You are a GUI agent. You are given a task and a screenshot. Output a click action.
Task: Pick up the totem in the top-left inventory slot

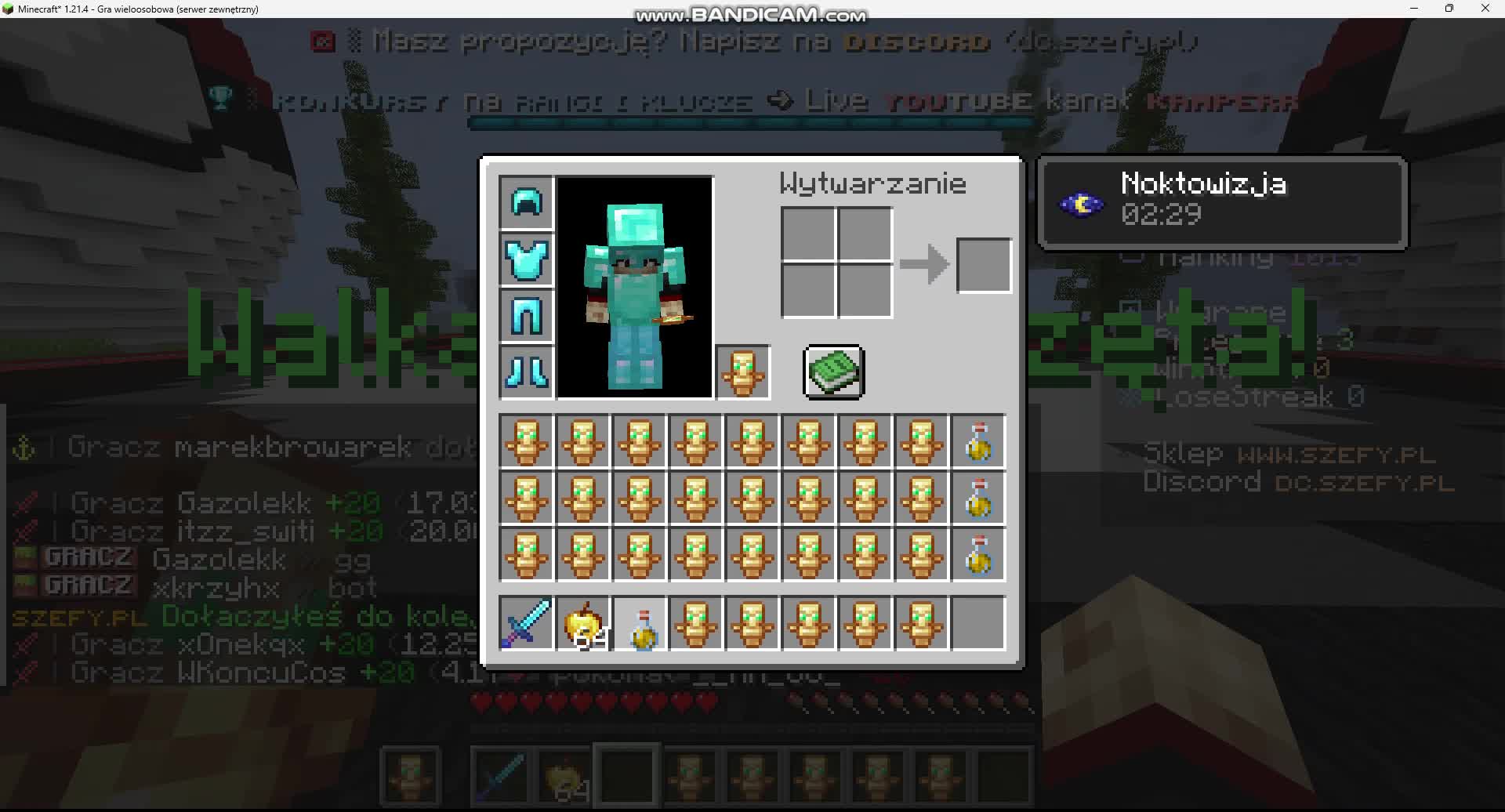click(x=526, y=441)
